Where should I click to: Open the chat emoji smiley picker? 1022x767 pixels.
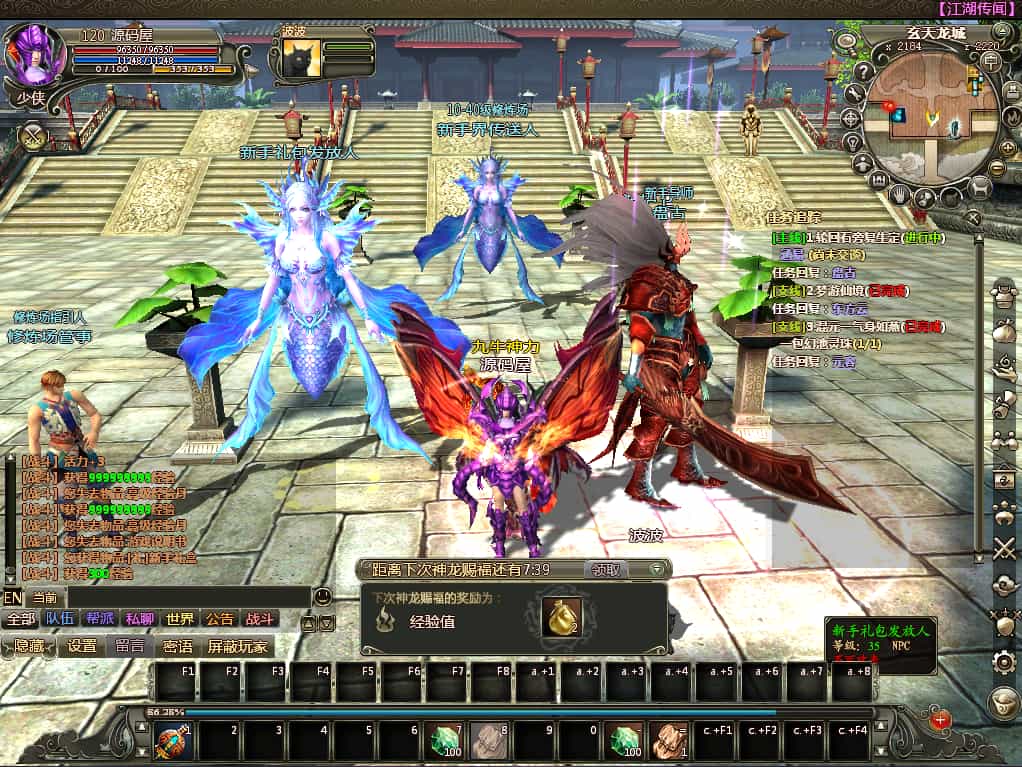[322, 597]
